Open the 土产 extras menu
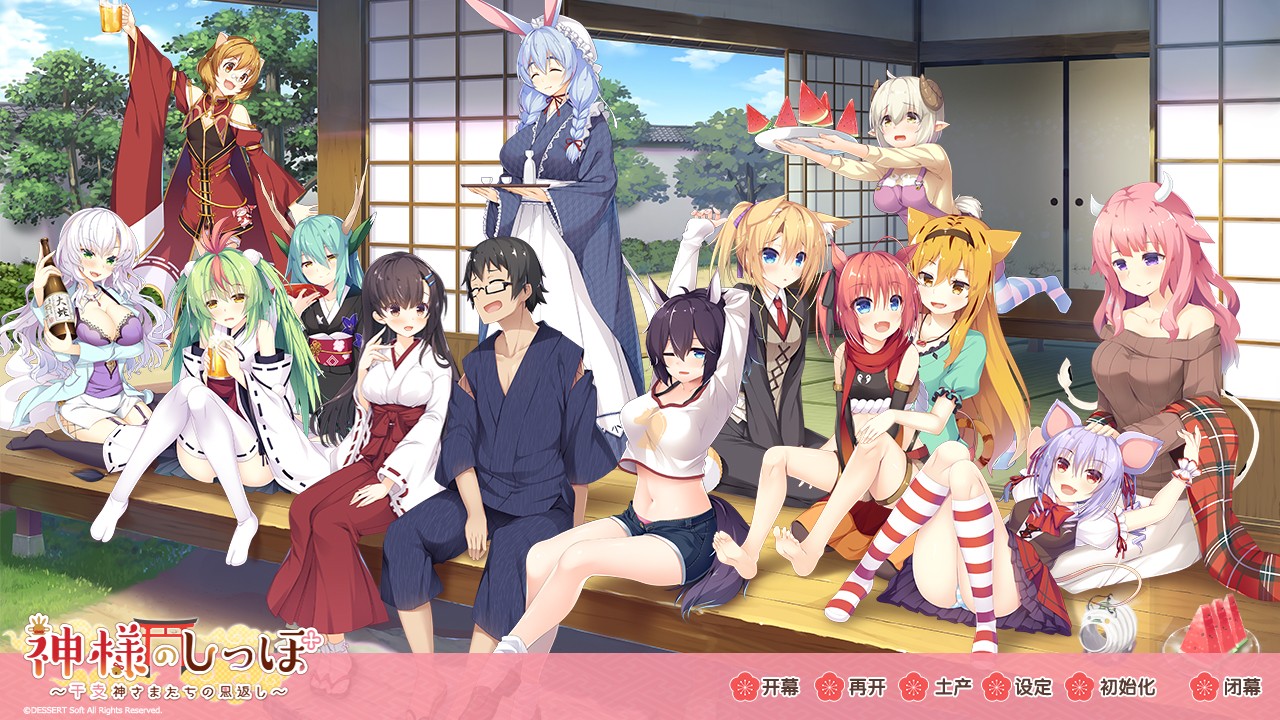 point(936,687)
